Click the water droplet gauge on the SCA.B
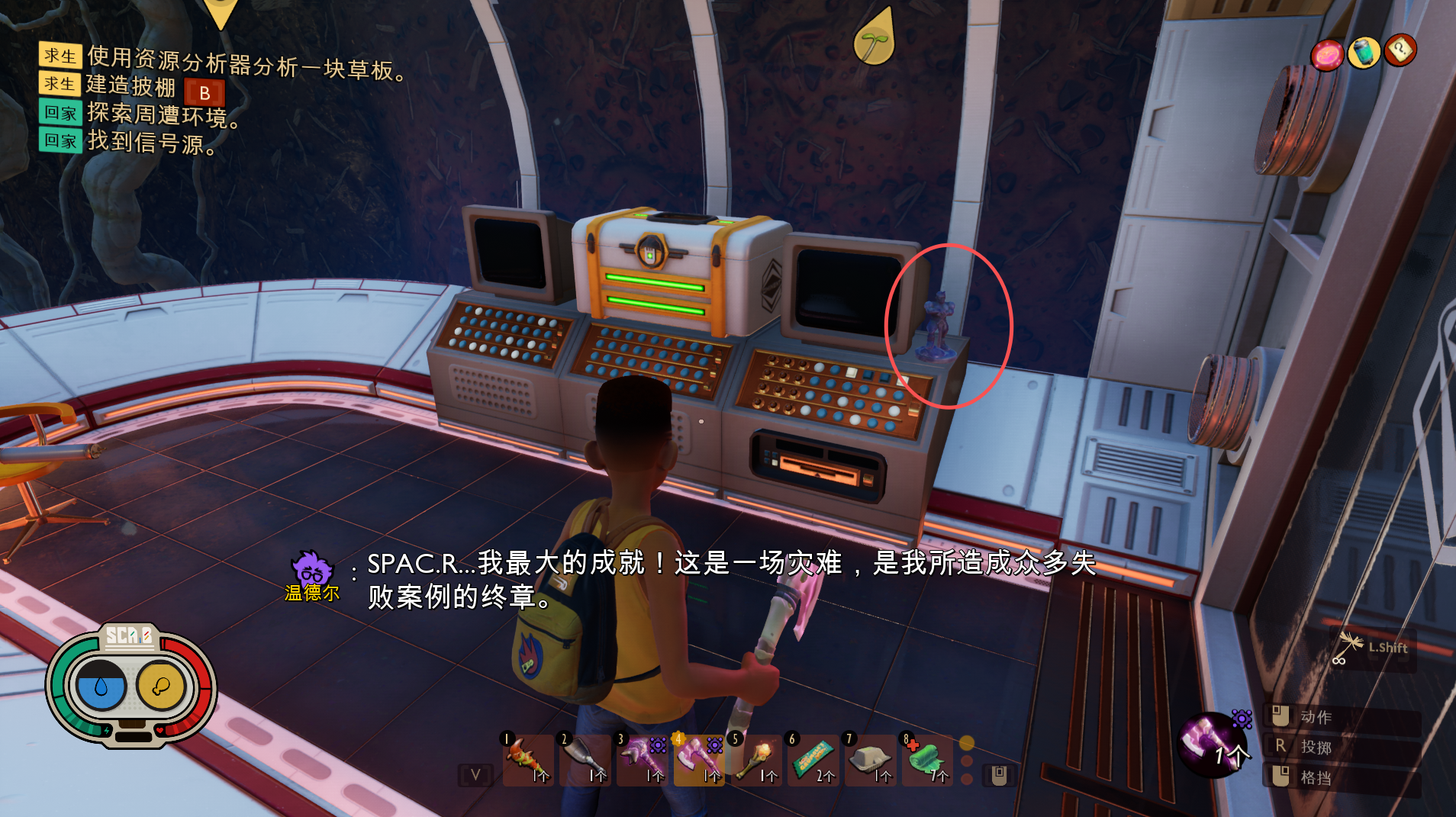The width and height of the screenshot is (1456, 817). click(100, 686)
